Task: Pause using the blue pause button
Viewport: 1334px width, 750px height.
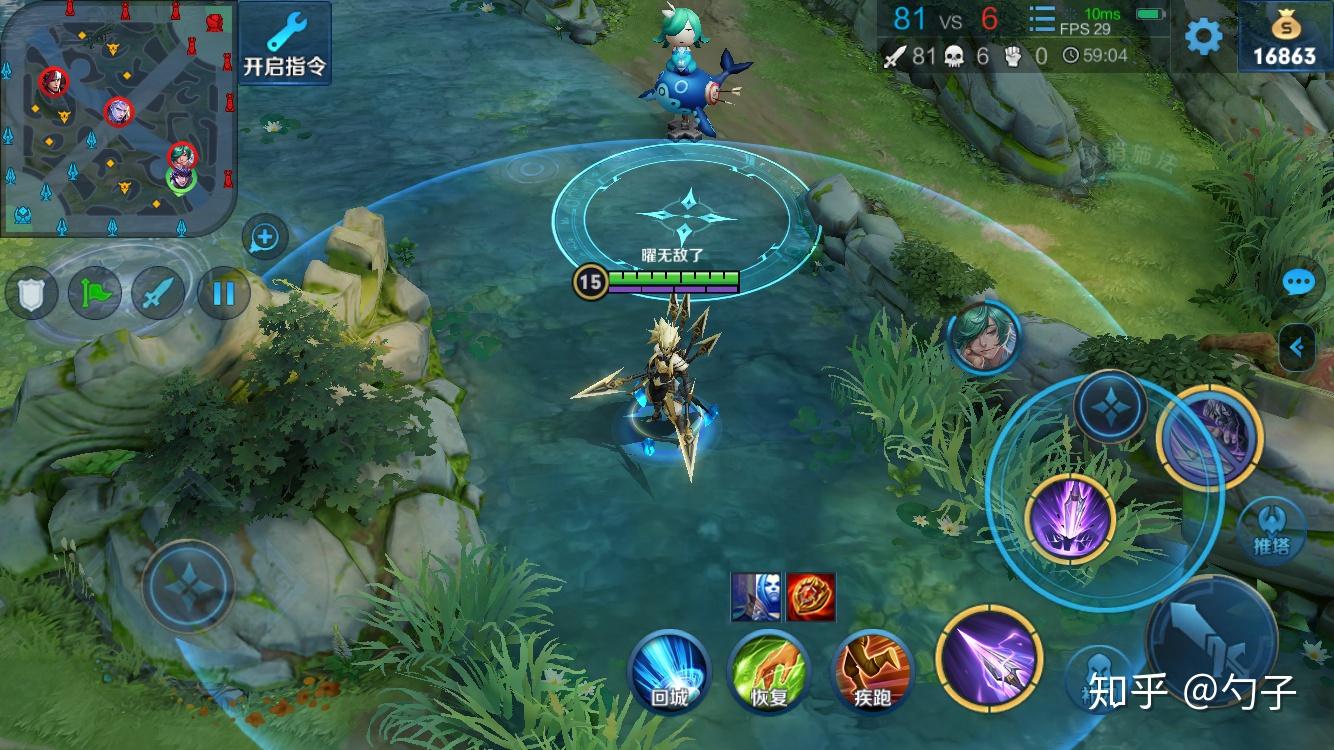Action: (x=223, y=294)
